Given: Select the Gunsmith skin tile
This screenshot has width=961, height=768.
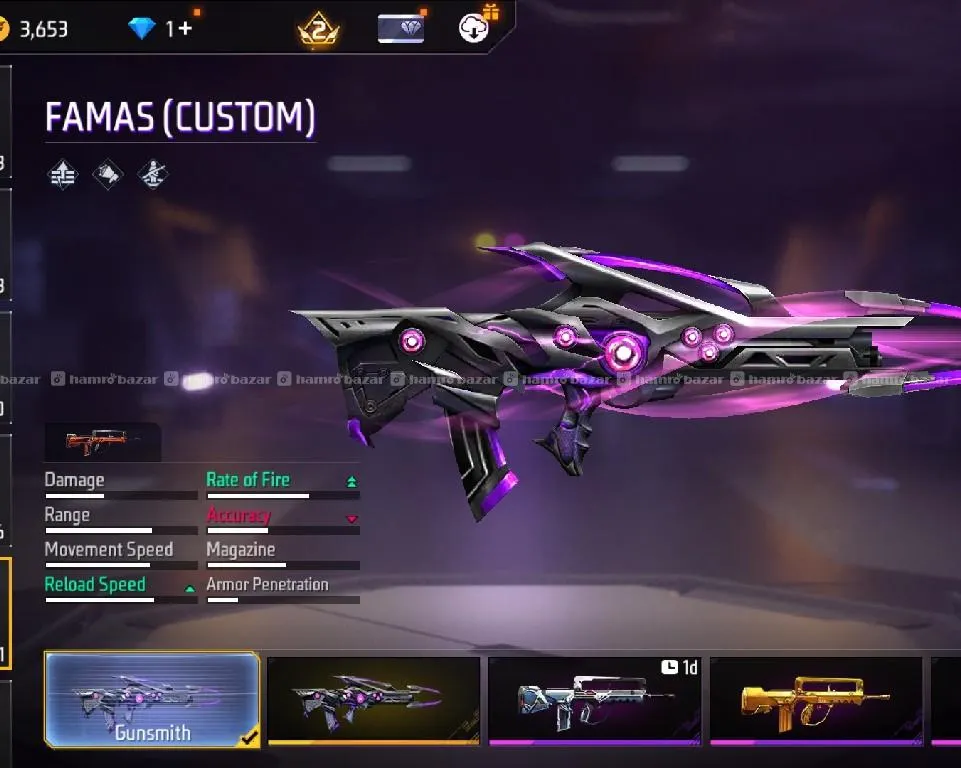Looking at the screenshot, I should coord(152,700).
